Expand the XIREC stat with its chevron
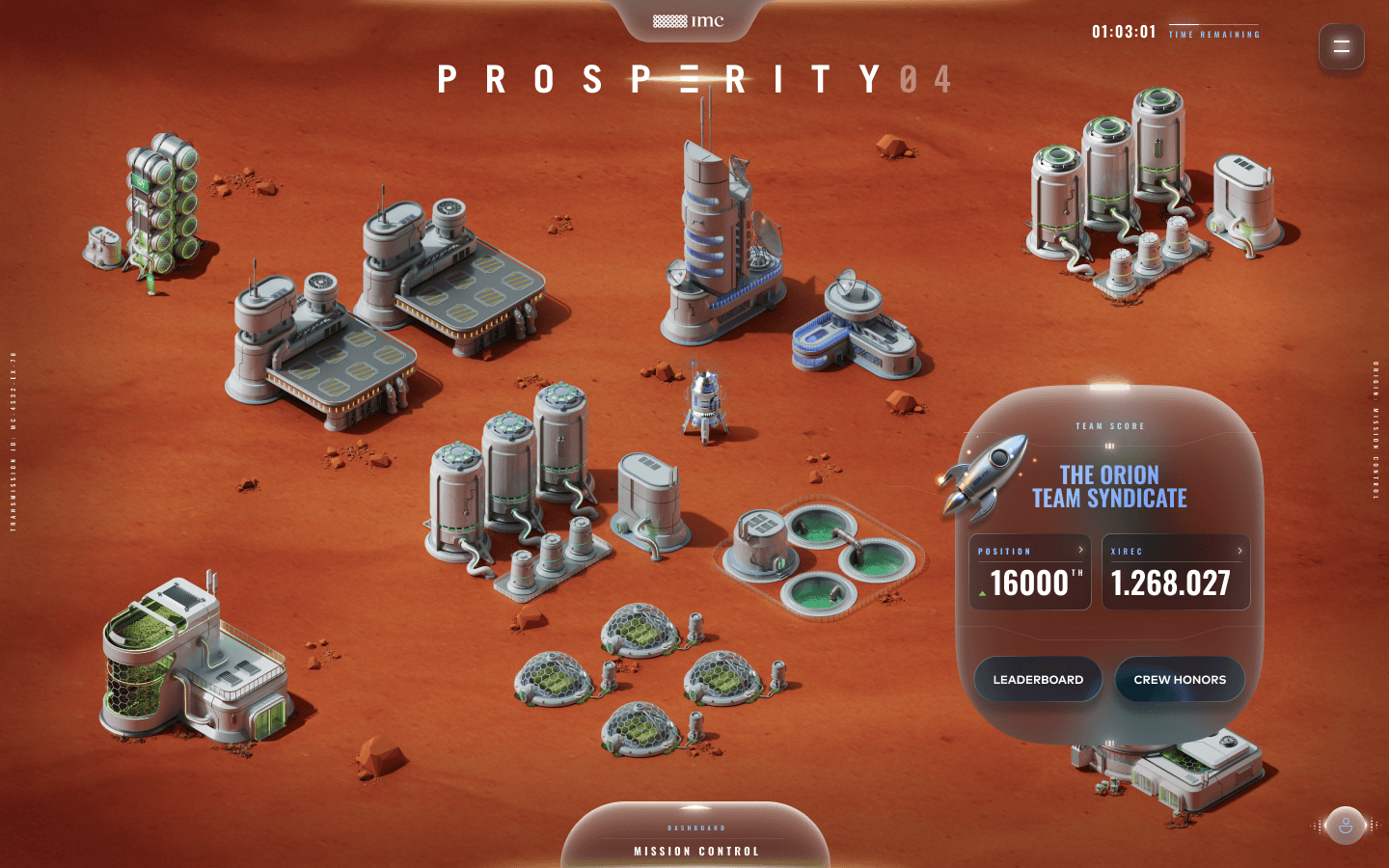Screen dimensions: 1389x868 point(1239,550)
